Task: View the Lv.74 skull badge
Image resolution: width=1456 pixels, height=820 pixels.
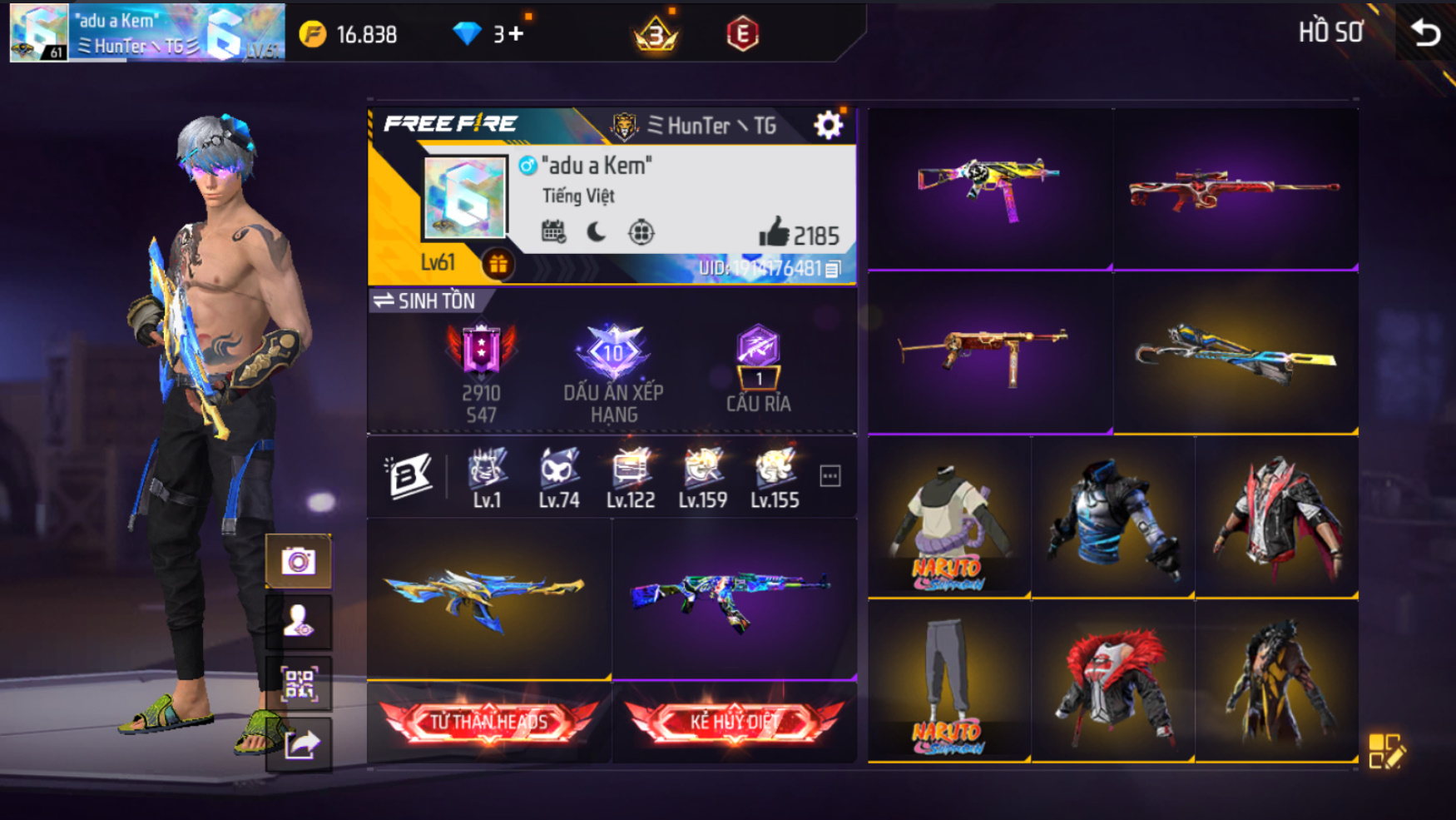Action: [558, 477]
